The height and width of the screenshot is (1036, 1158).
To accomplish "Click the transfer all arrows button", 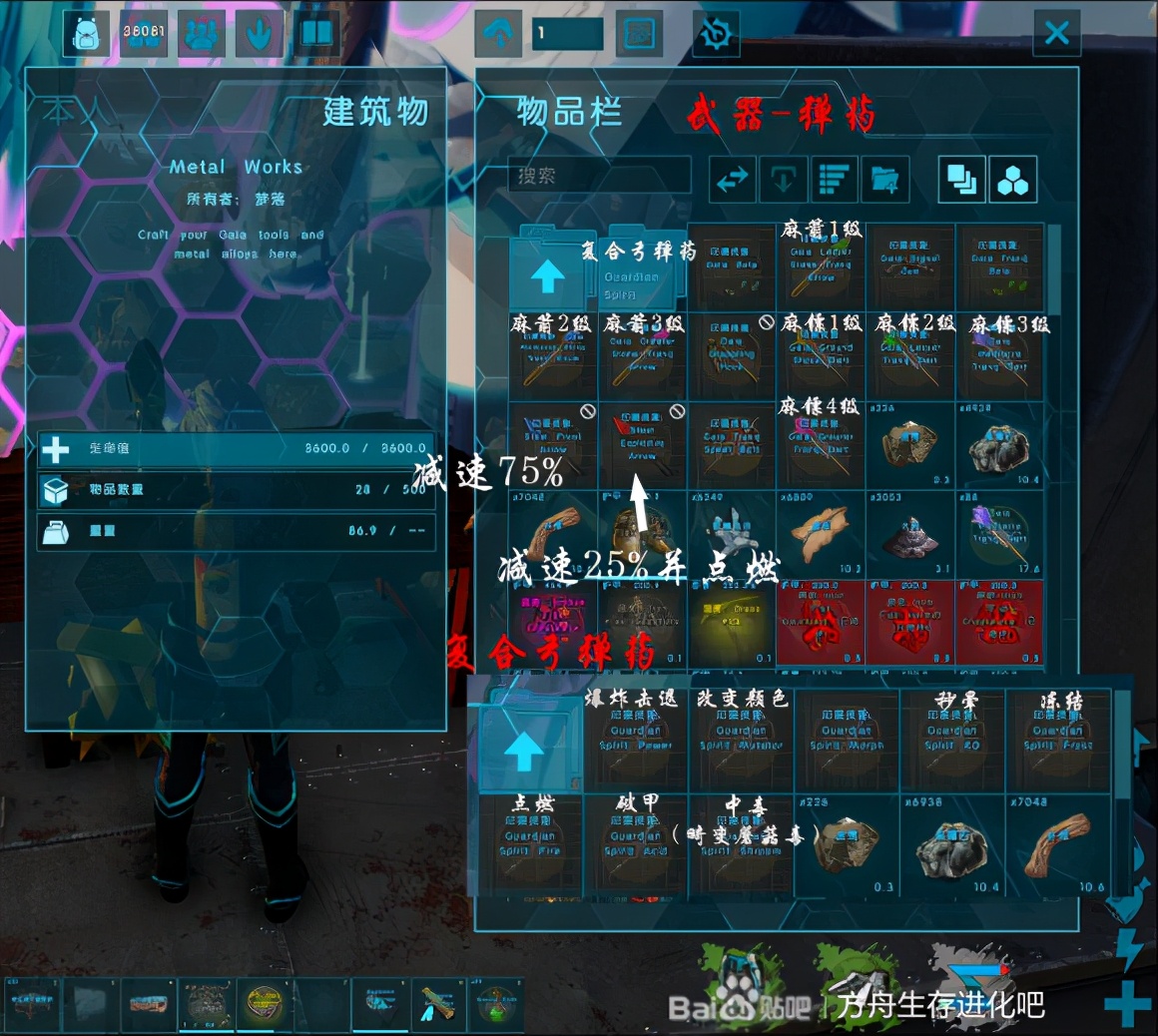I will coord(733,180).
